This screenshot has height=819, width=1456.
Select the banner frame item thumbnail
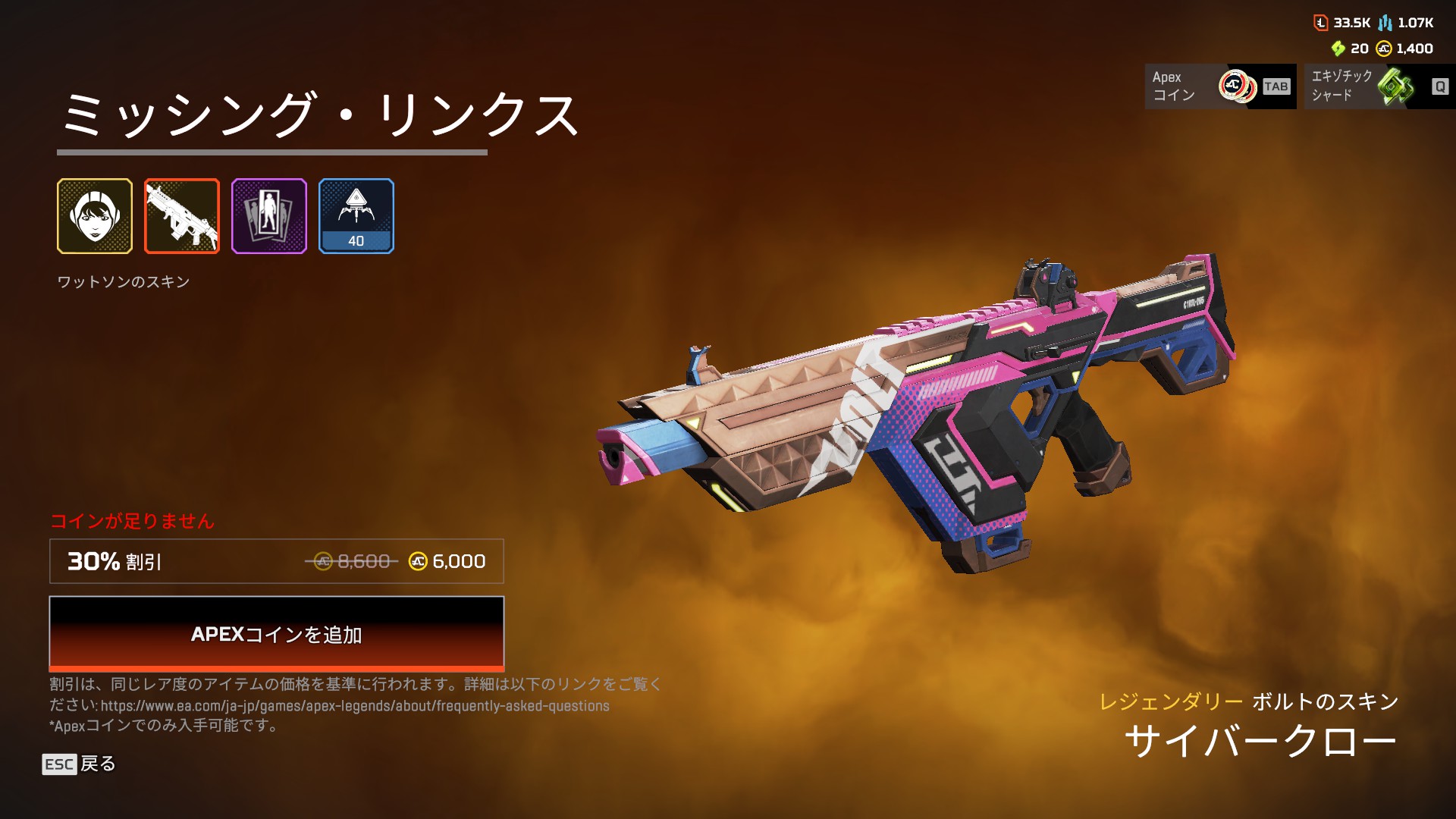coord(269,216)
